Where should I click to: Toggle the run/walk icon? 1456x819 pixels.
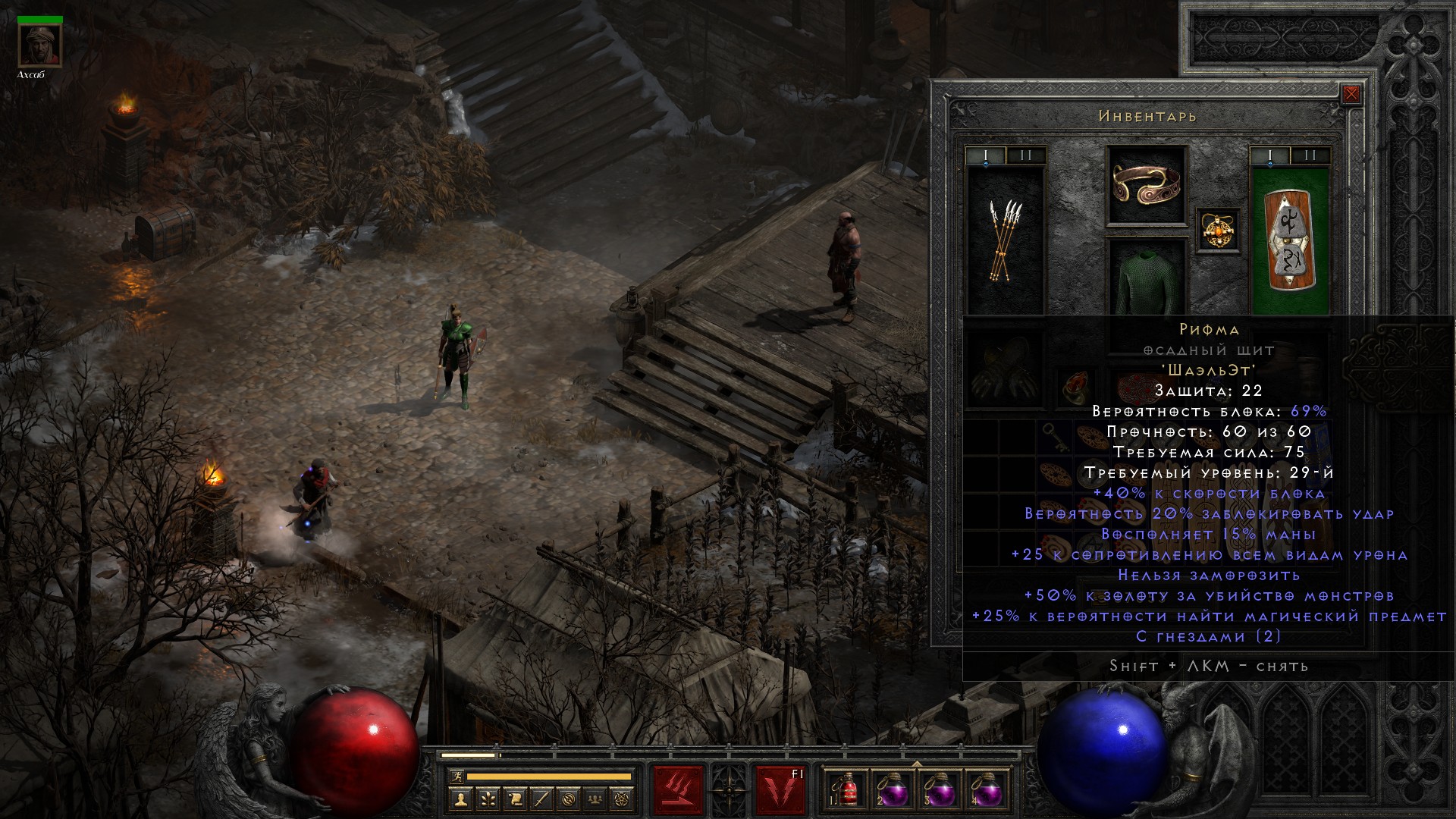[456, 777]
